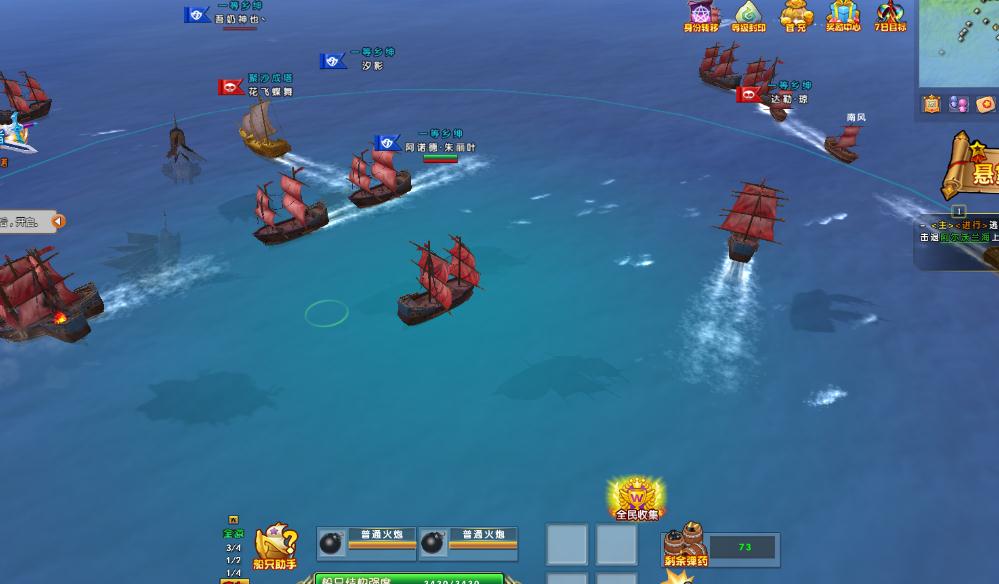Open the 奖励中心 reward center gift box
The width and height of the screenshot is (999, 584).
(843, 15)
